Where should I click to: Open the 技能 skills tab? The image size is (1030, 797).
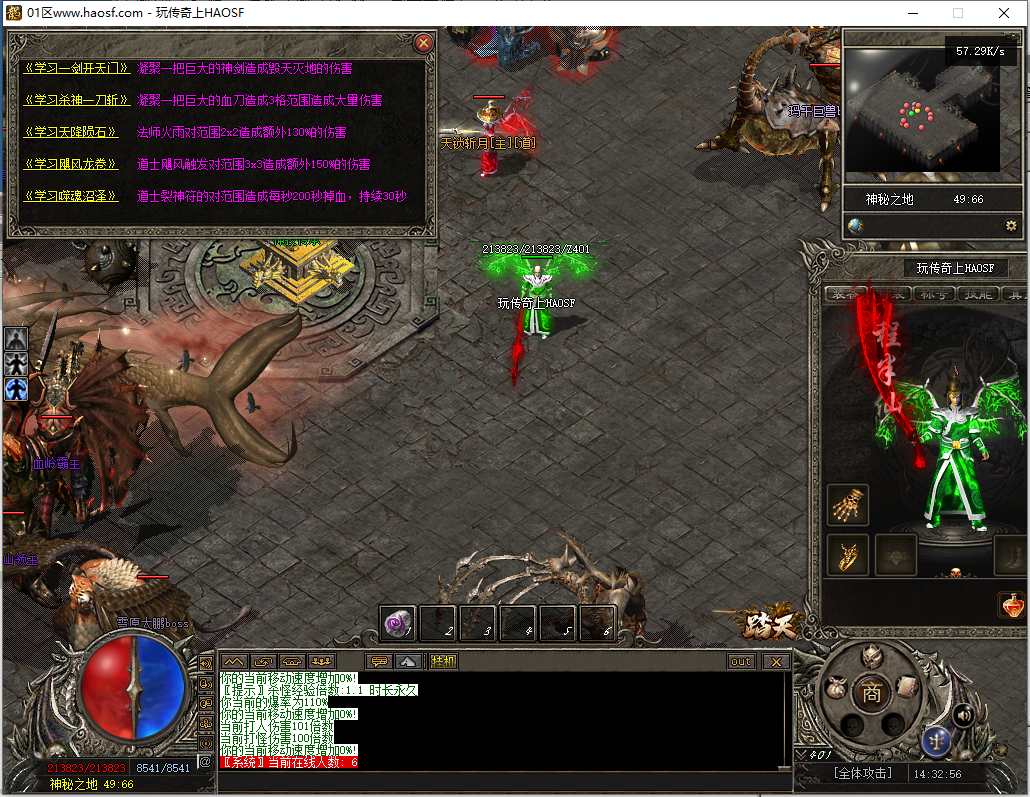(x=977, y=294)
